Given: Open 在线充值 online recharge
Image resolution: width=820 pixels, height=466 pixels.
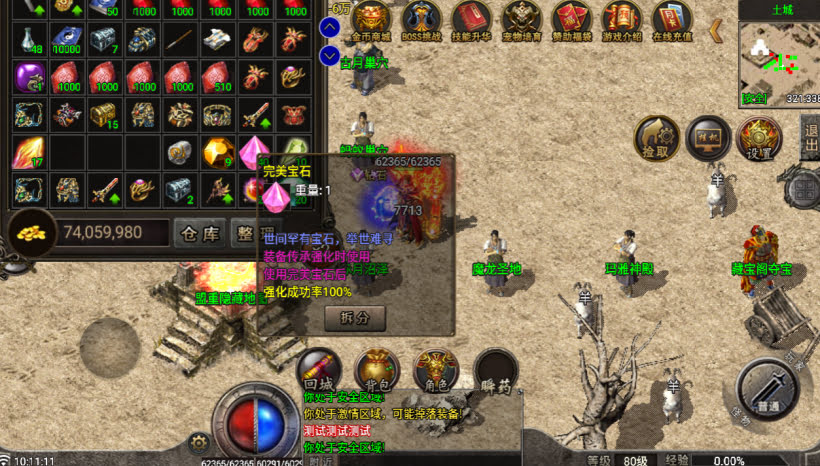Looking at the screenshot, I should tap(672, 20).
